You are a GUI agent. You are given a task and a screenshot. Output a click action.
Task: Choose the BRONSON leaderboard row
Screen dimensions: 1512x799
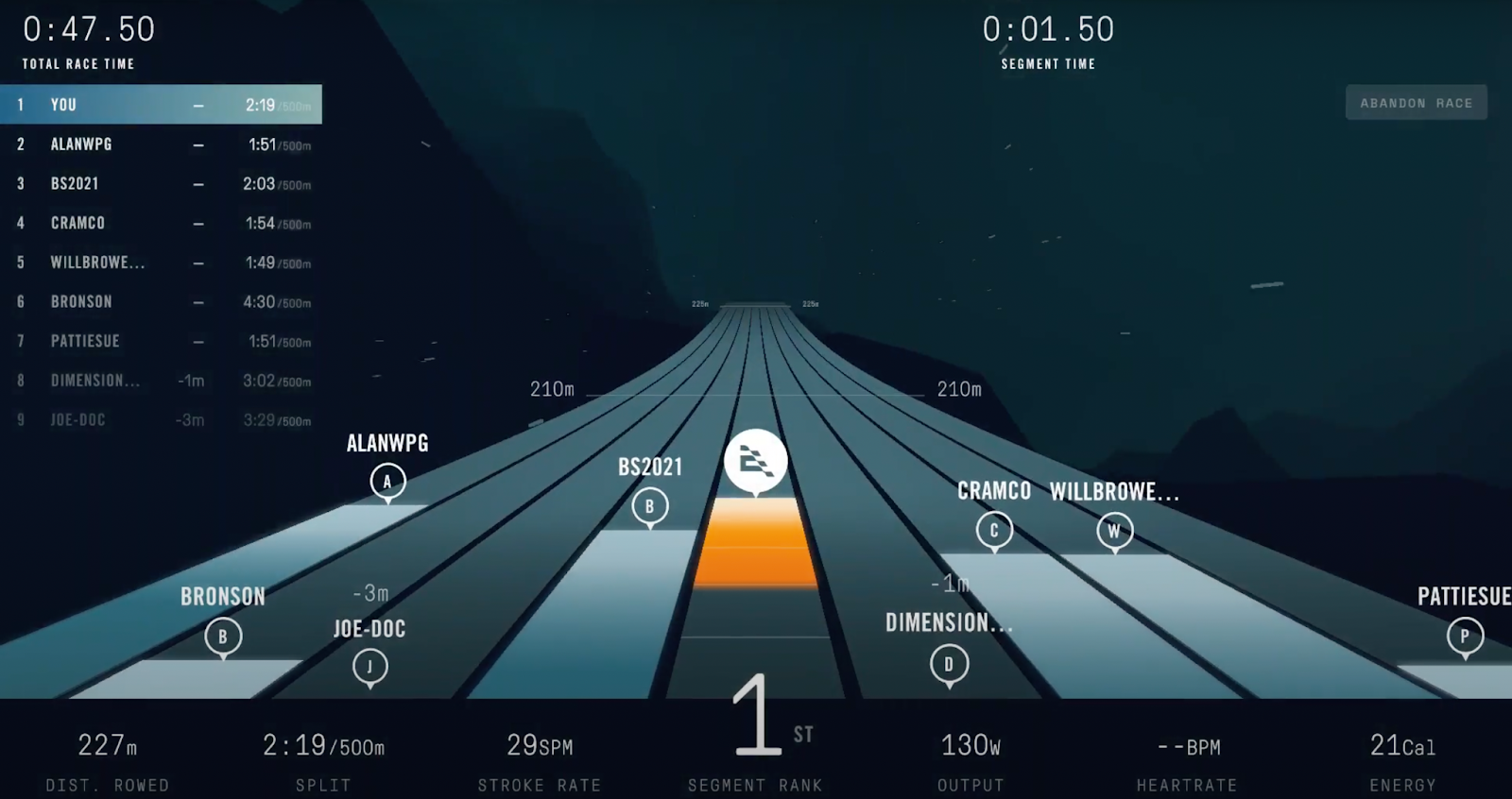point(161,302)
